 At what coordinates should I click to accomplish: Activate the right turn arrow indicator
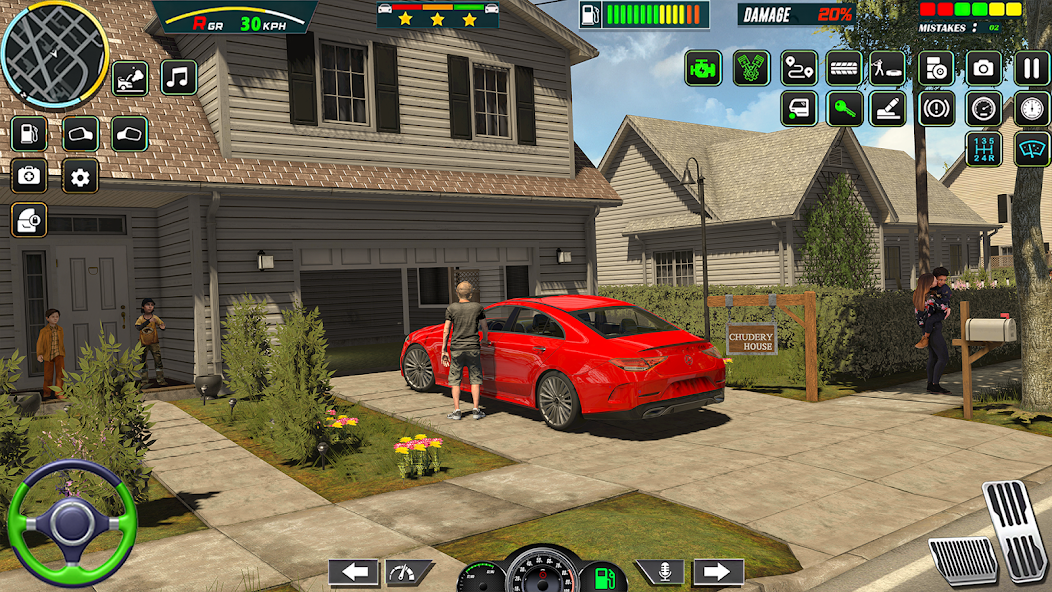(718, 572)
